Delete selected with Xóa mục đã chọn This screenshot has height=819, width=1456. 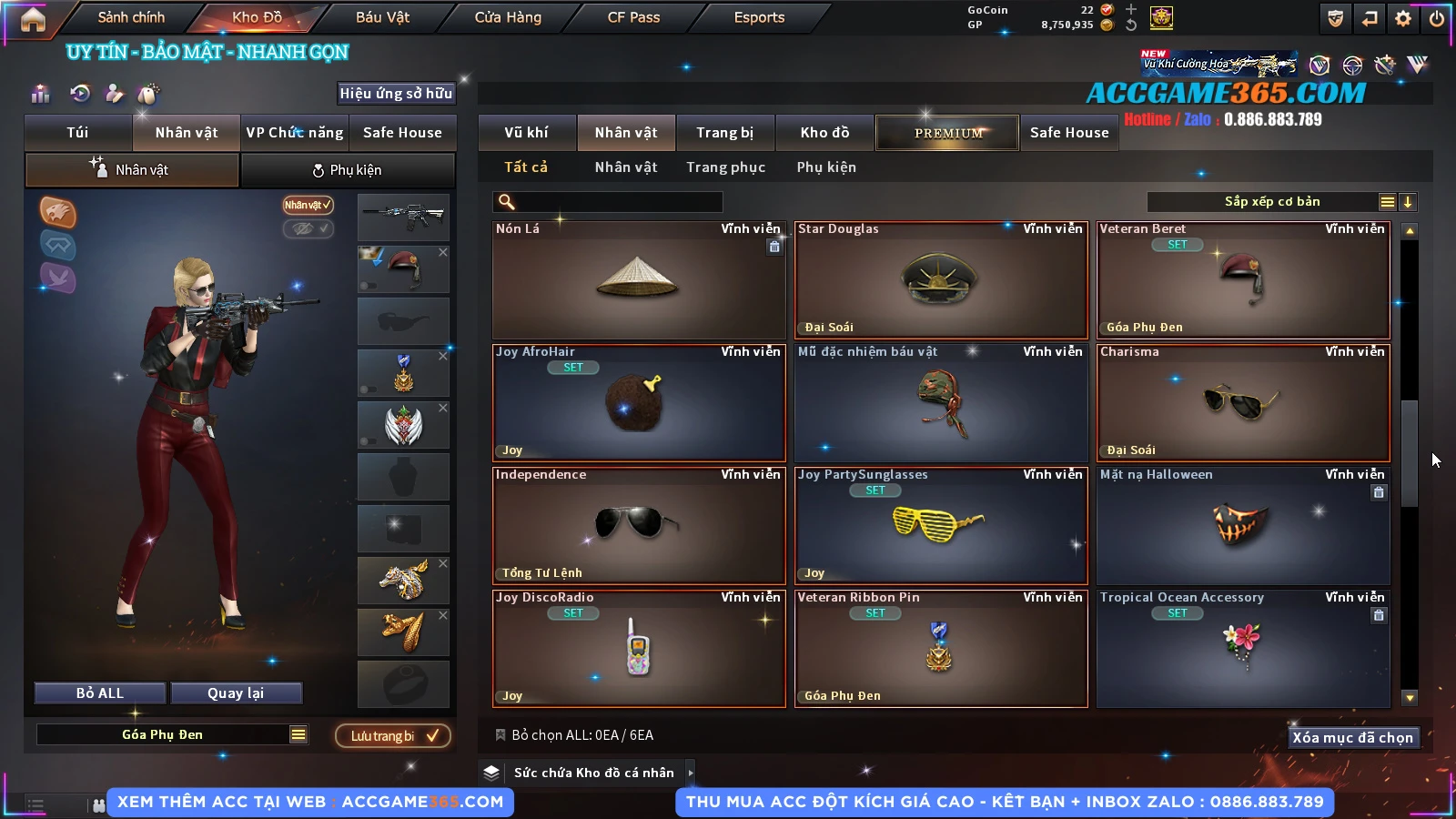[1352, 738]
